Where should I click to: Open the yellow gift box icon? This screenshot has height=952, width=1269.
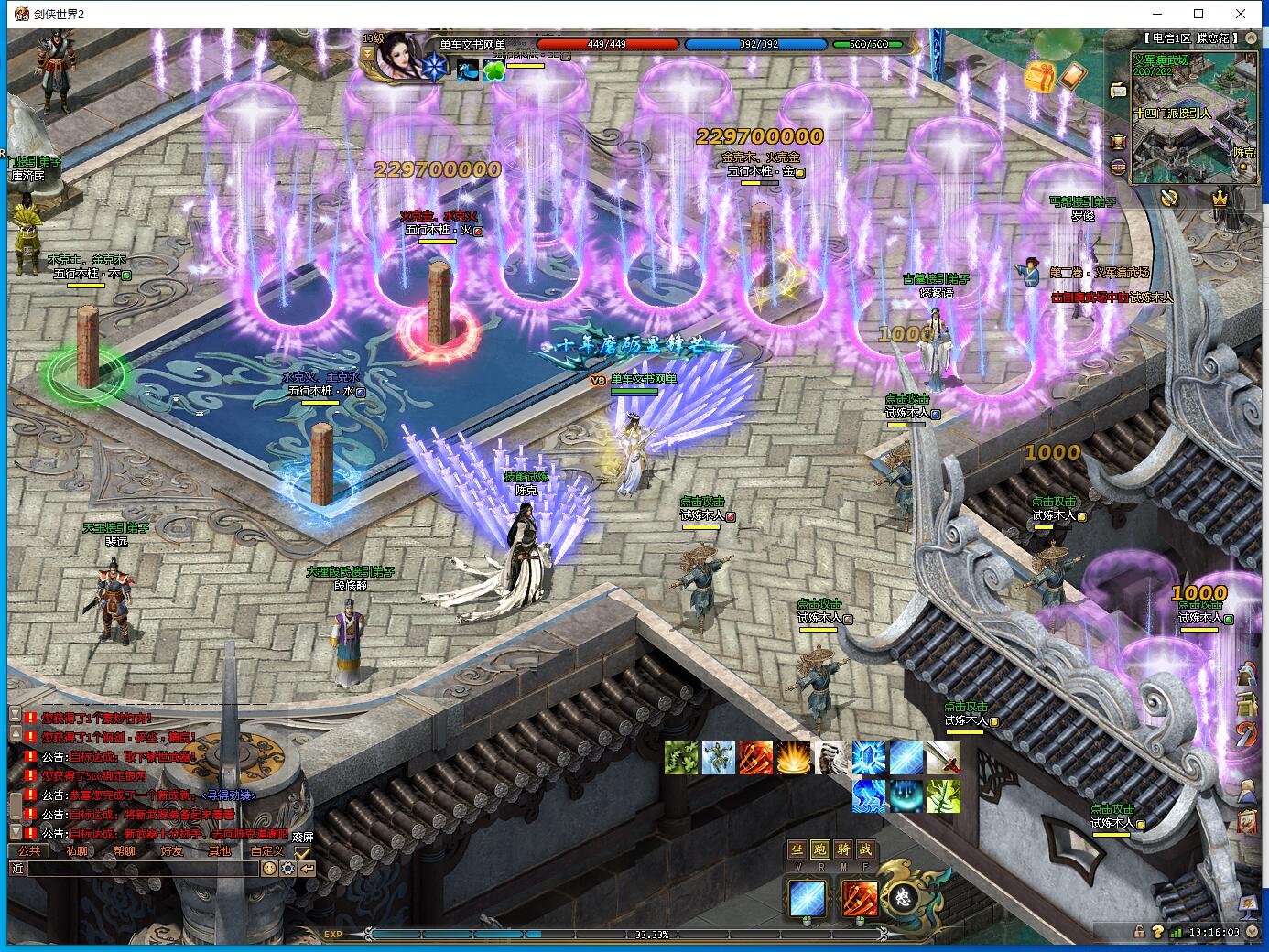tap(1040, 78)
